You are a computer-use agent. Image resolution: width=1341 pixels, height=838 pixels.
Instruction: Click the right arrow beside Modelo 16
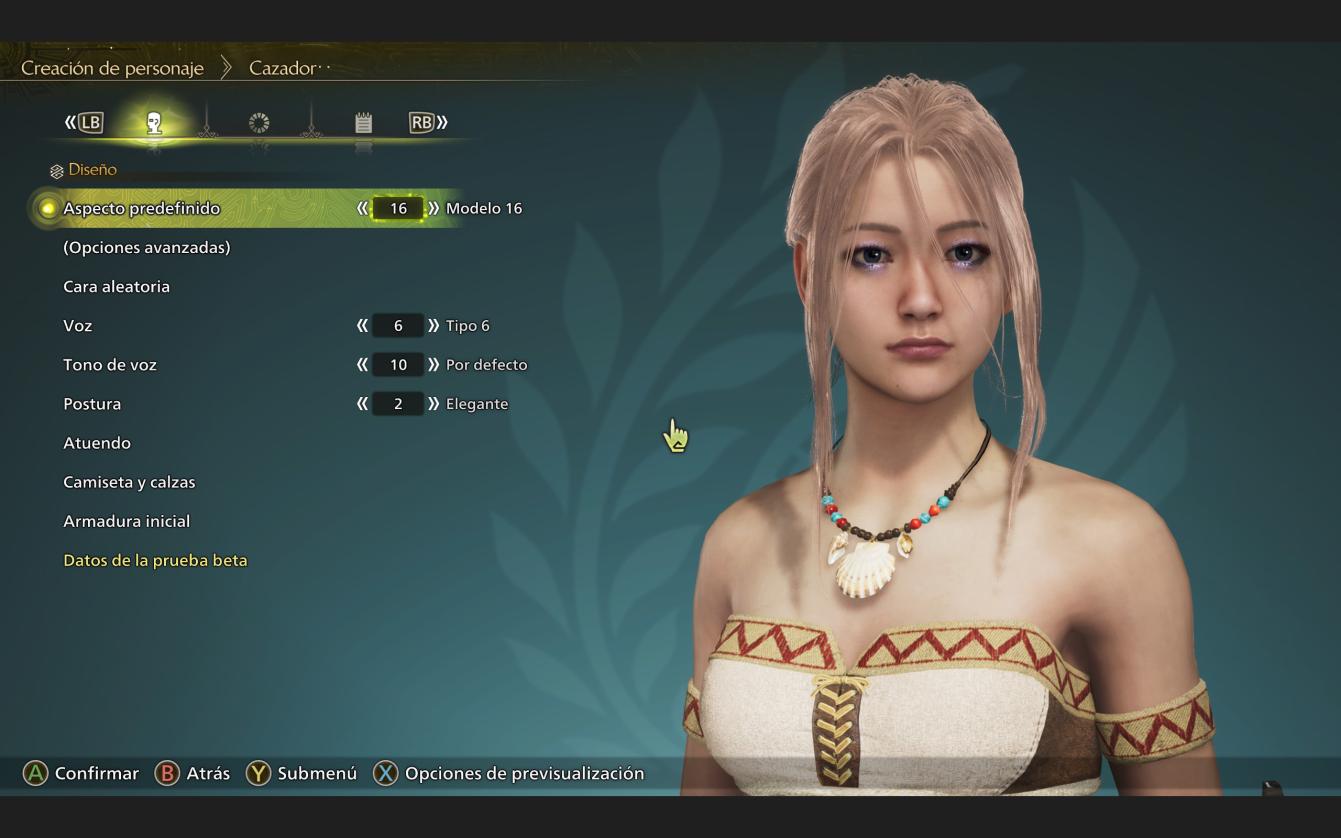(433, 208)
